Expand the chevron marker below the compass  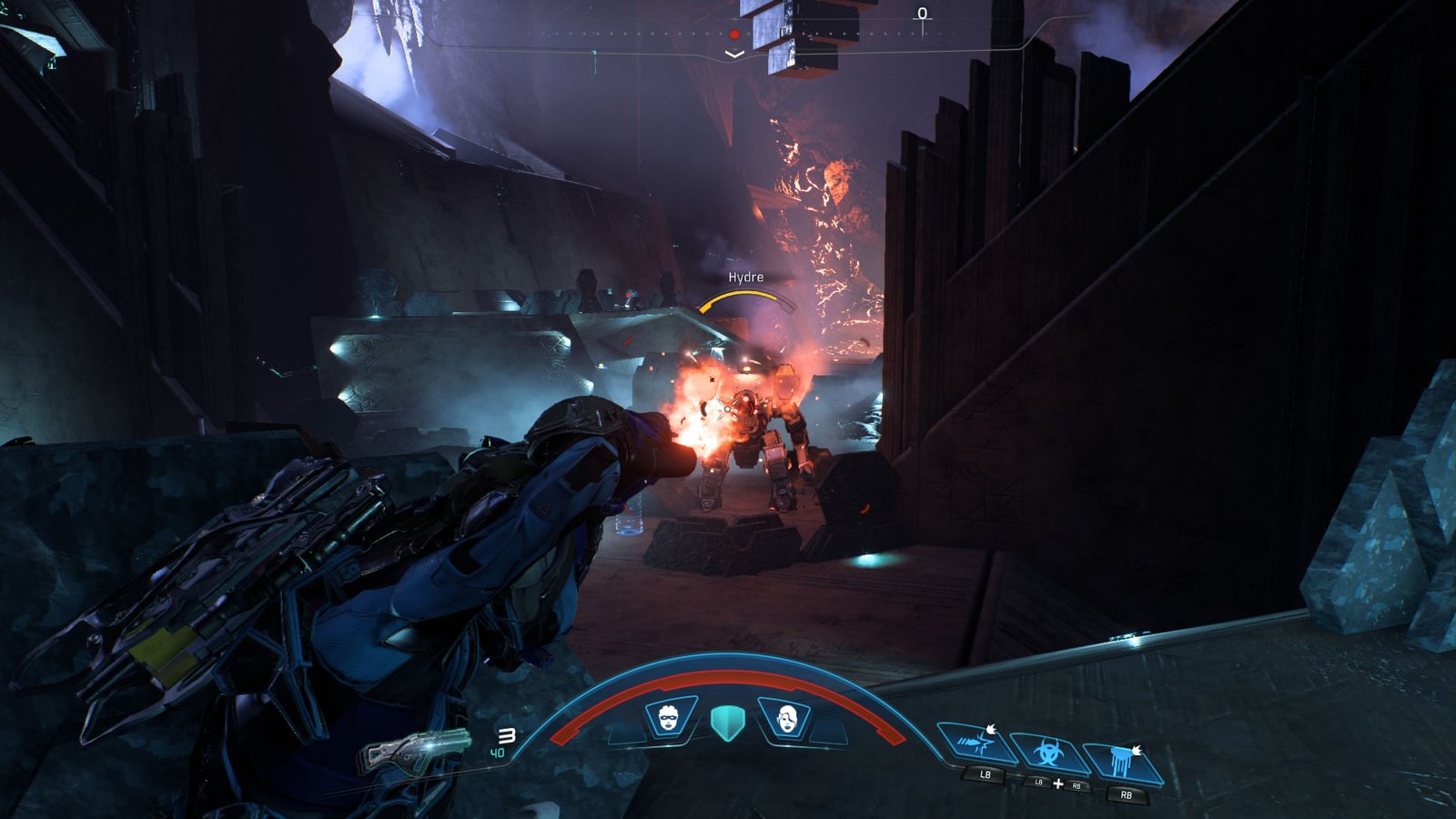734,54
